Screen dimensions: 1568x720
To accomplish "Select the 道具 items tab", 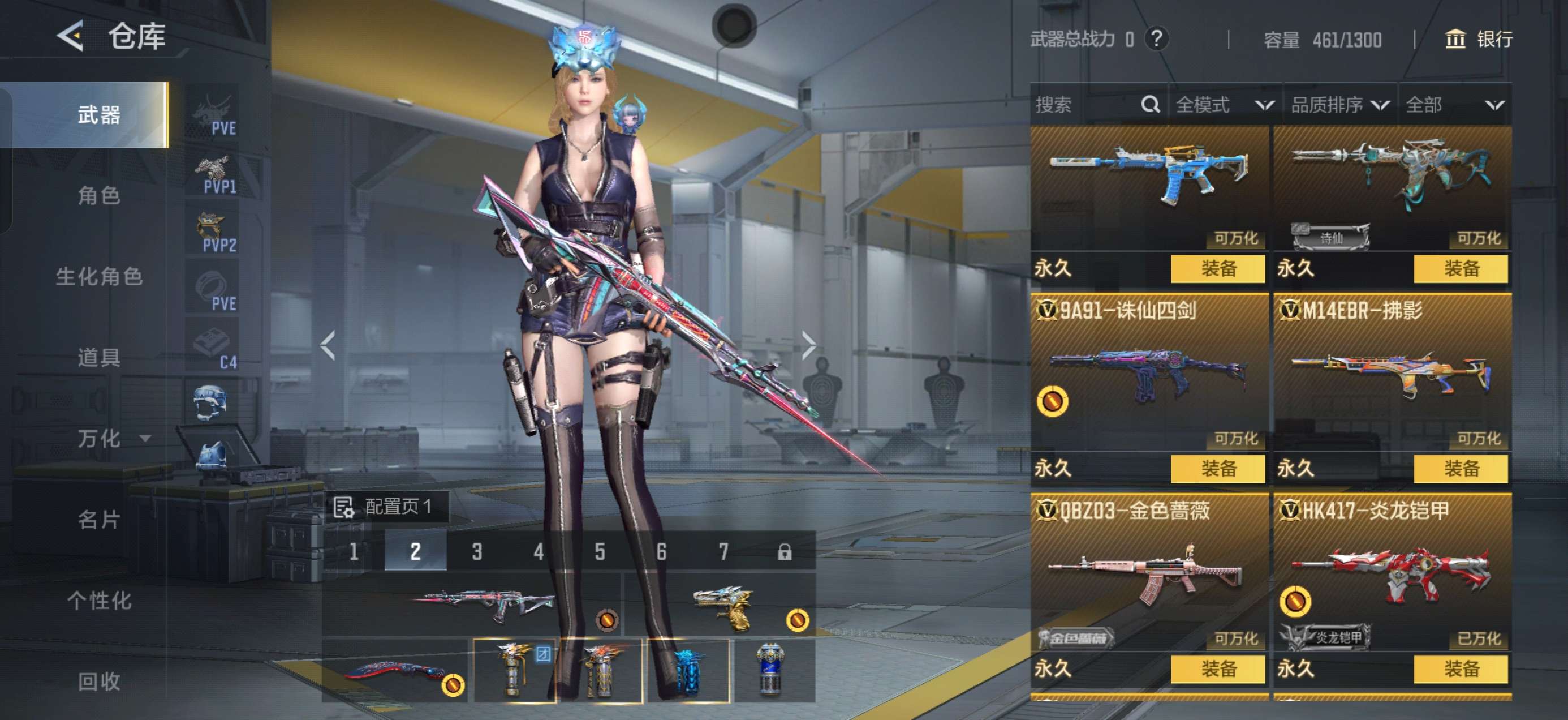I will [98, 358].
